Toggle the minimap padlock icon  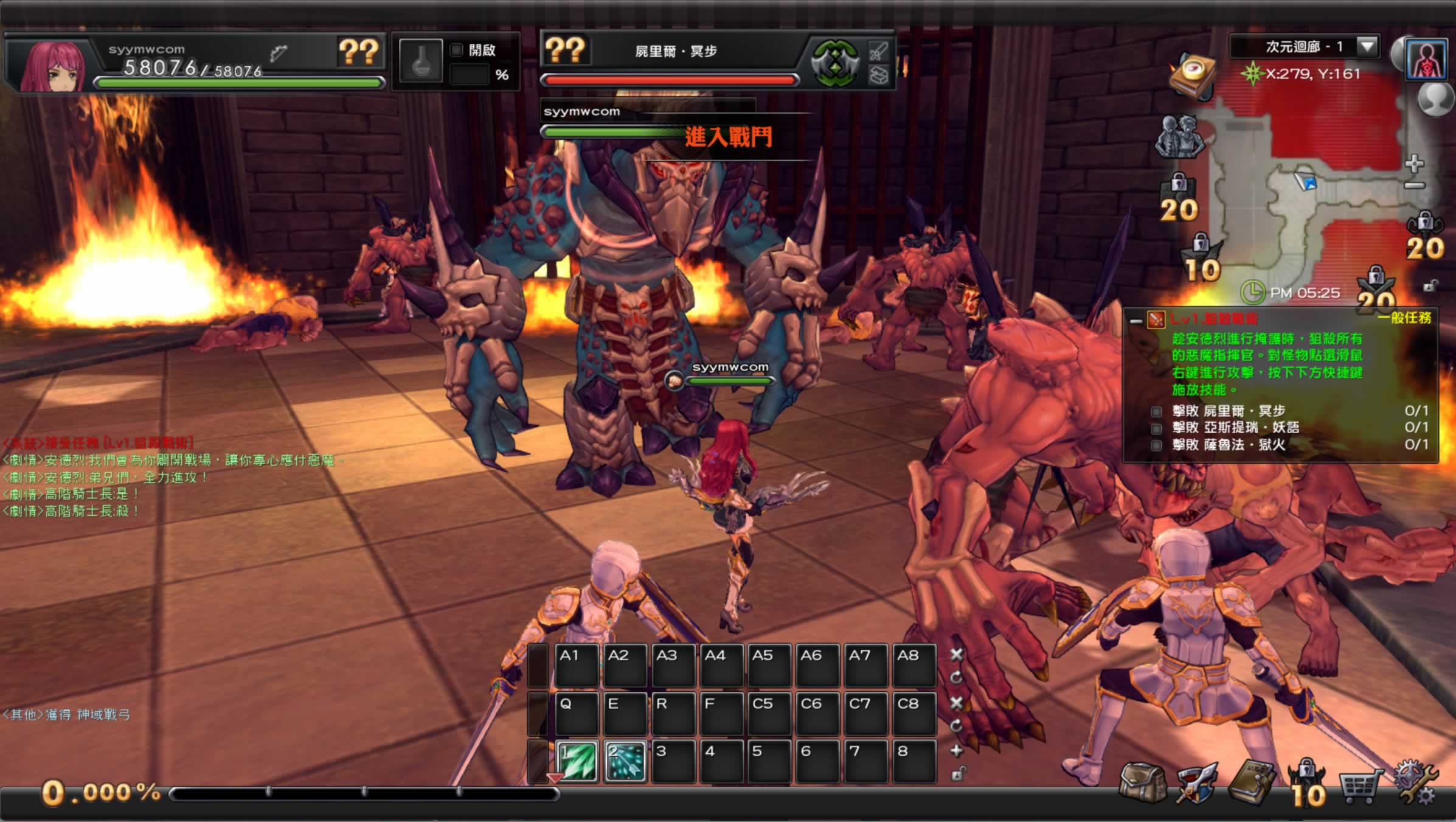1430,285
